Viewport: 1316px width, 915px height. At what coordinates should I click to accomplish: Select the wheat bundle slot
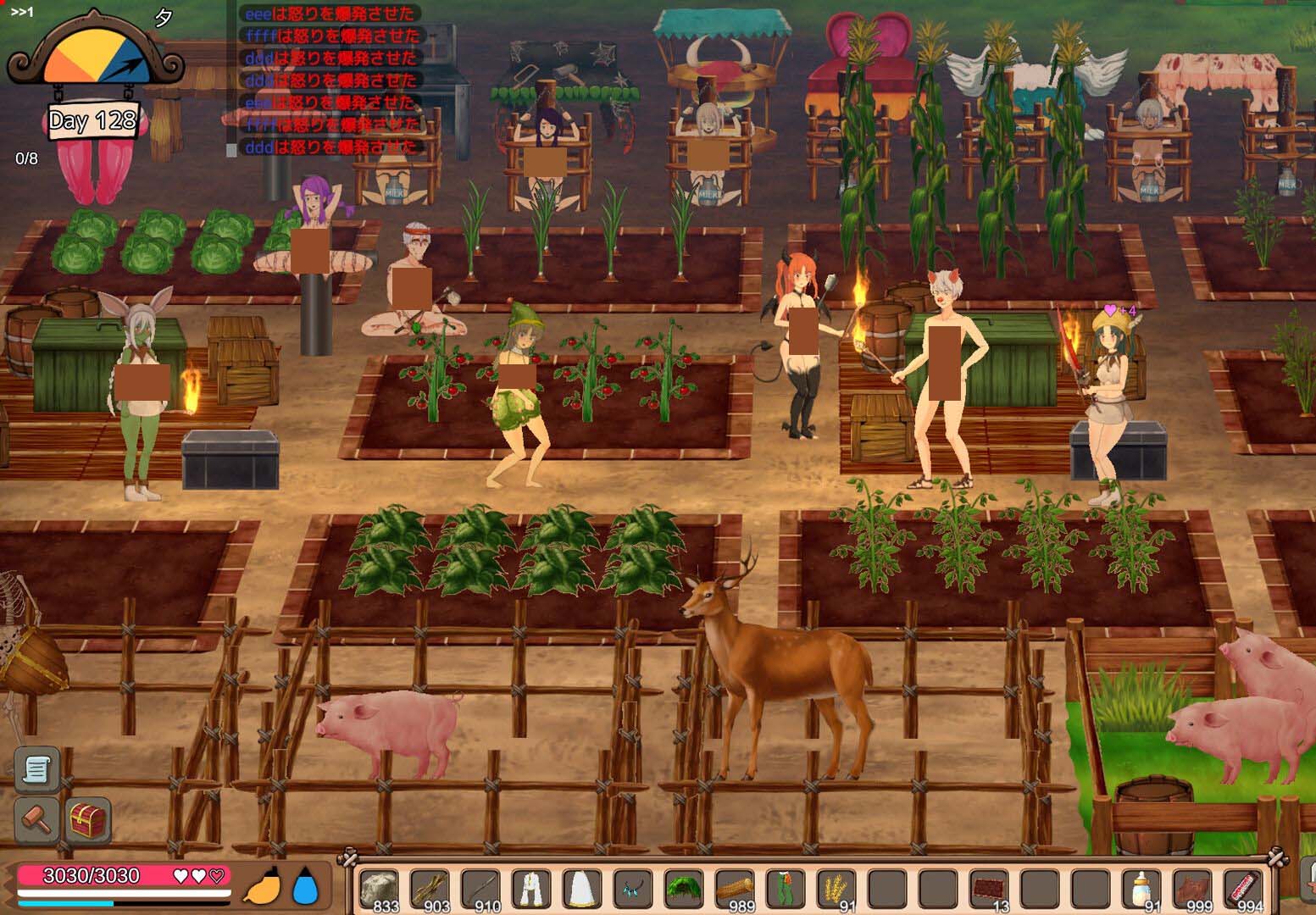pos(836,890)
